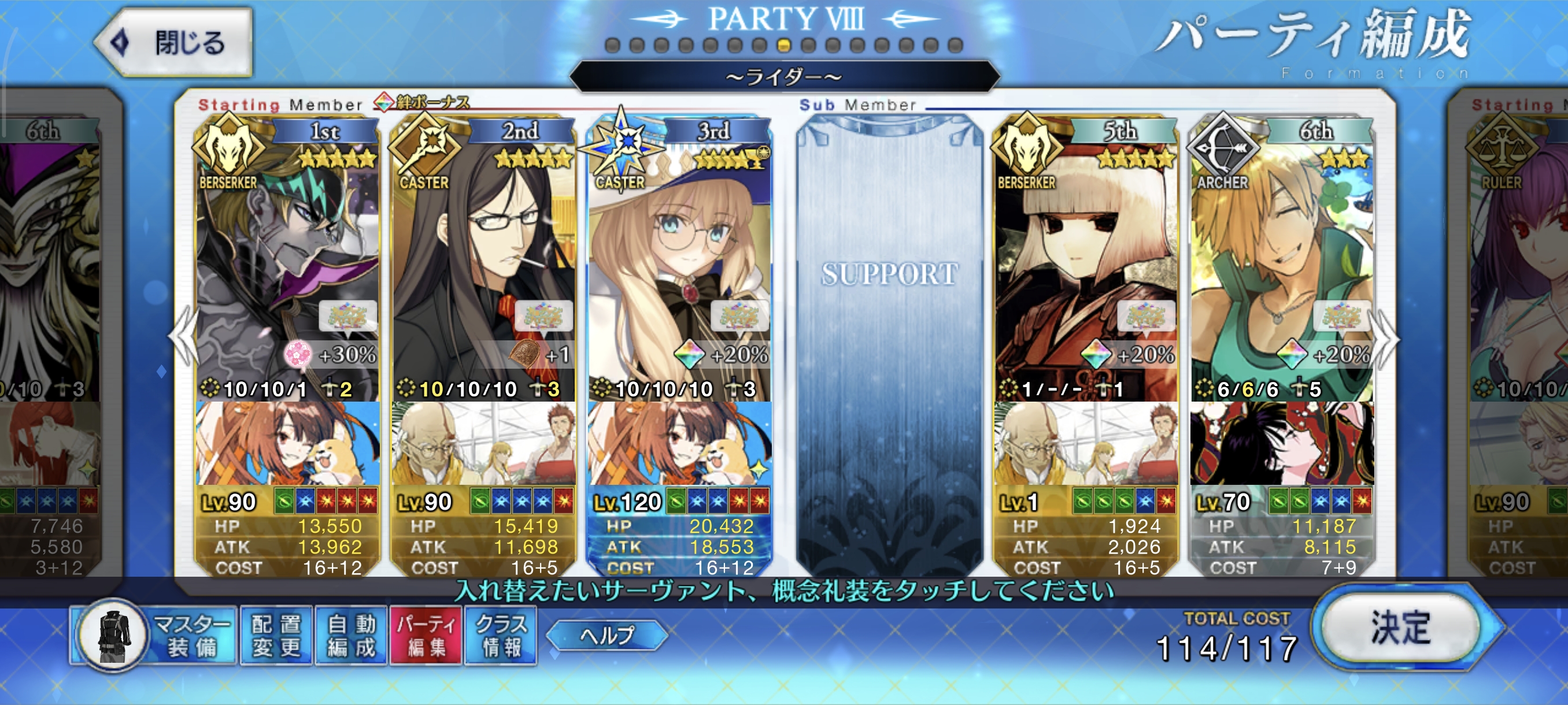Change the 1st slot Berserker's craft essence

tap(287, 443)
